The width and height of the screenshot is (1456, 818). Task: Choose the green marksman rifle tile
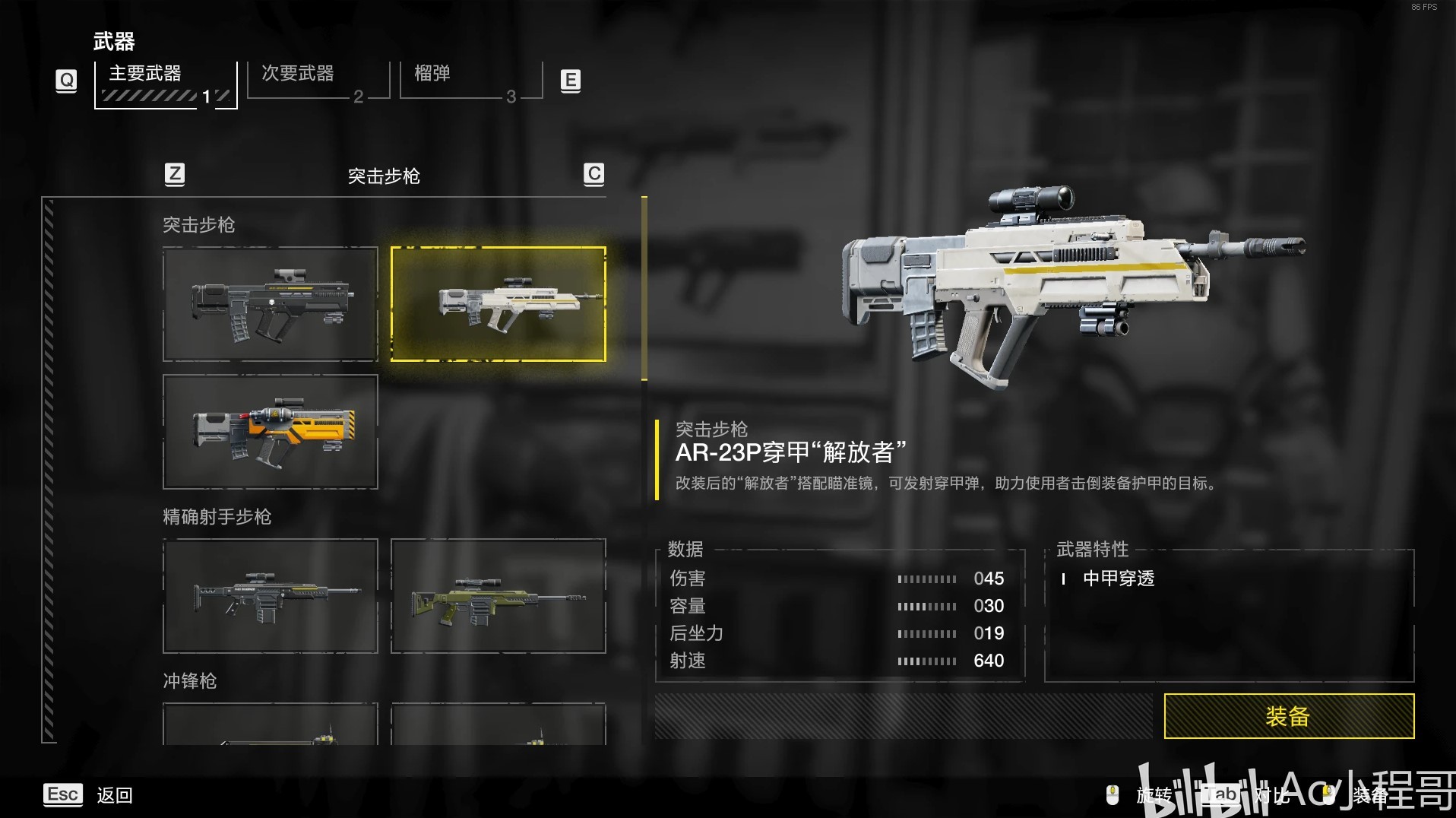pos(498,595)
